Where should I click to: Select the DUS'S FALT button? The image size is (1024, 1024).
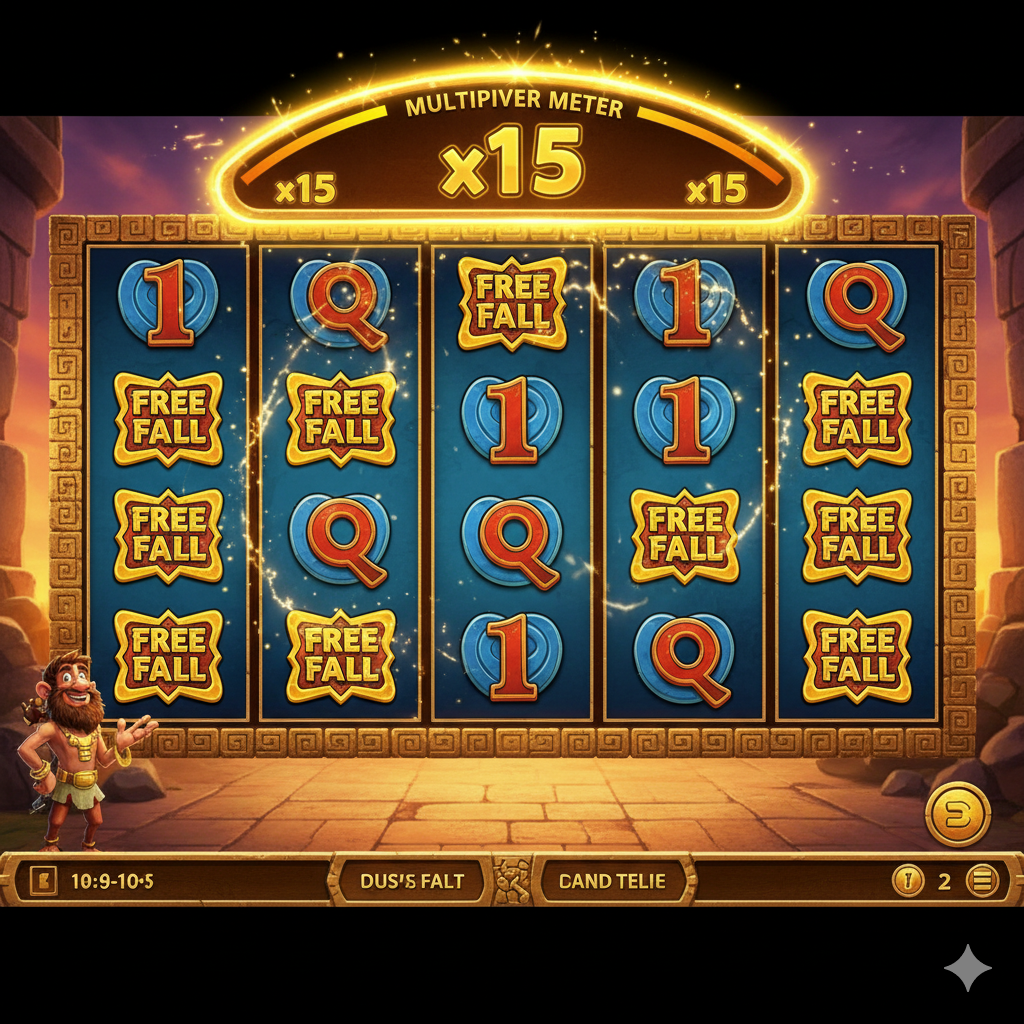(x=409, y=882)
